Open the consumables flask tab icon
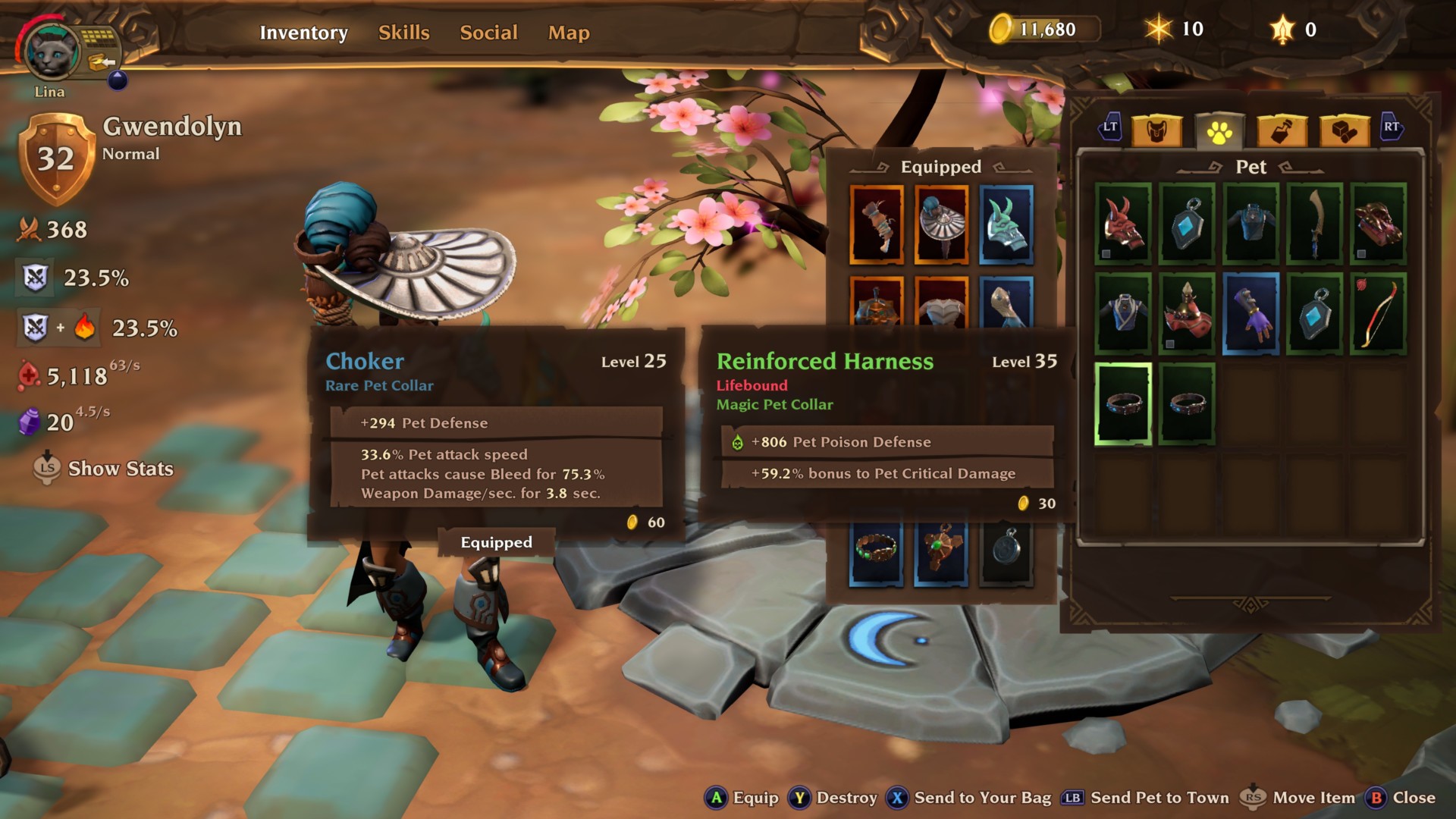 1280,130
